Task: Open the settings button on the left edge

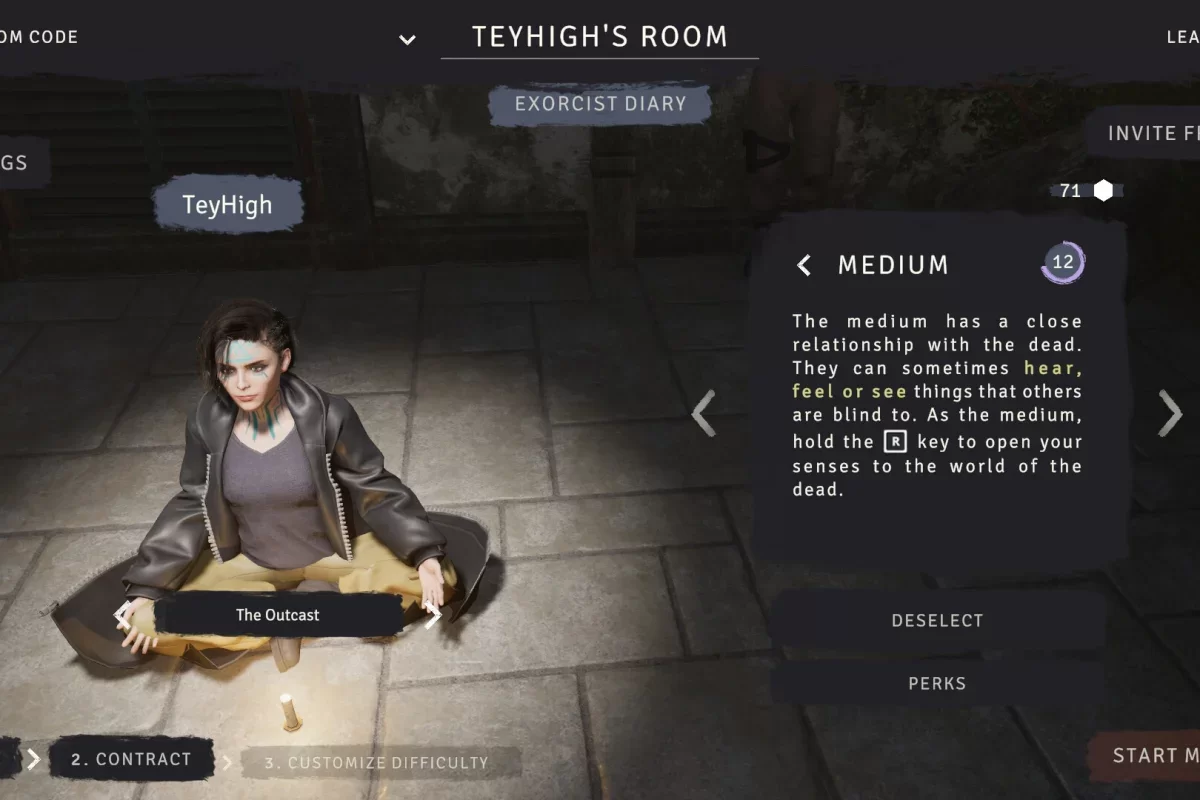Action: (x=18, y=162)
